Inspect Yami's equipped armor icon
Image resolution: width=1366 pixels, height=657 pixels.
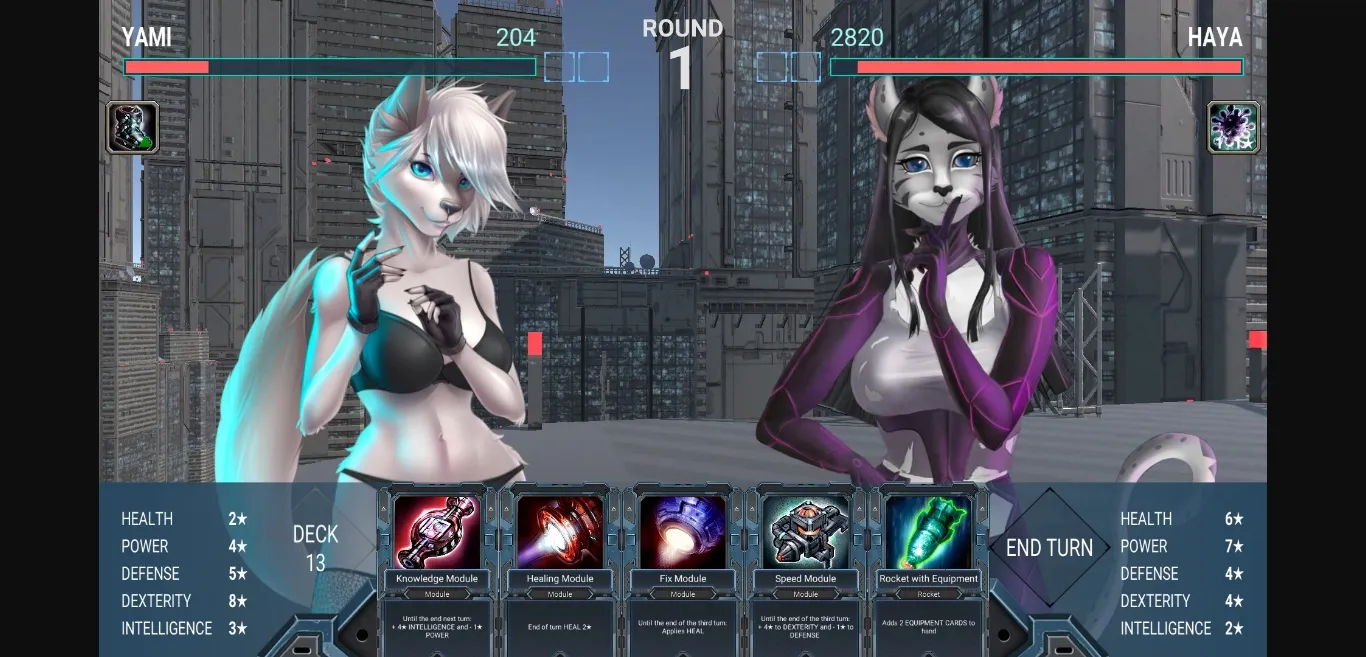(x=133, y=128)
